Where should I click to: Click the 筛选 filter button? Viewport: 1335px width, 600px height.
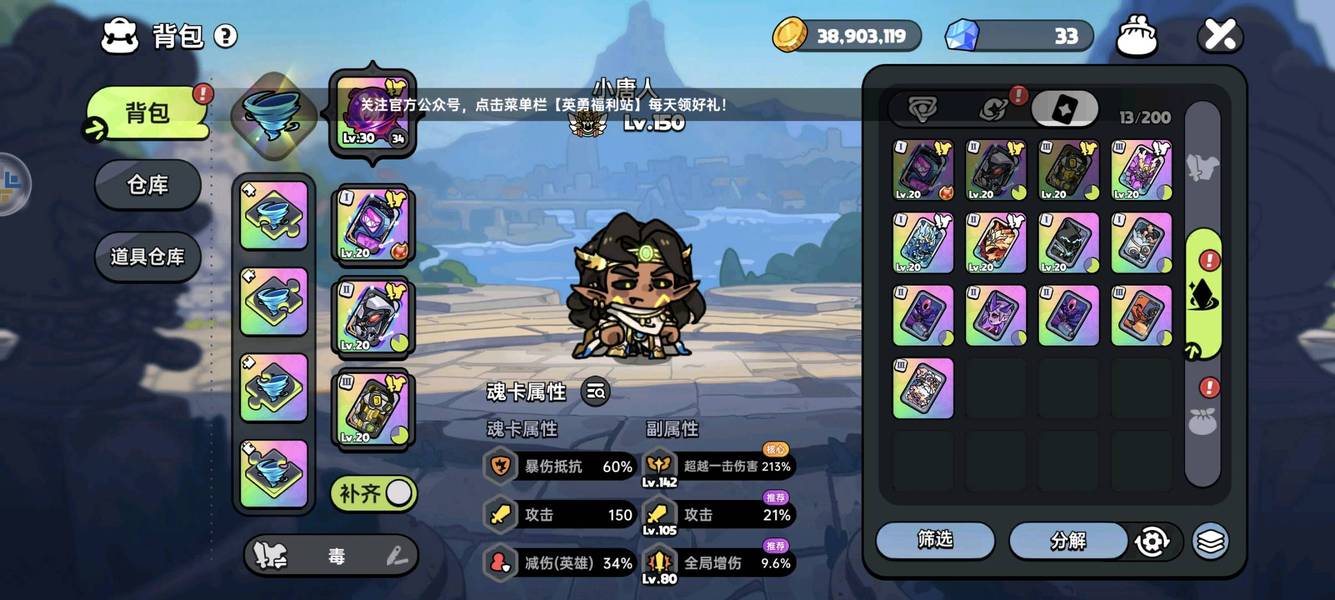[935, 540]
